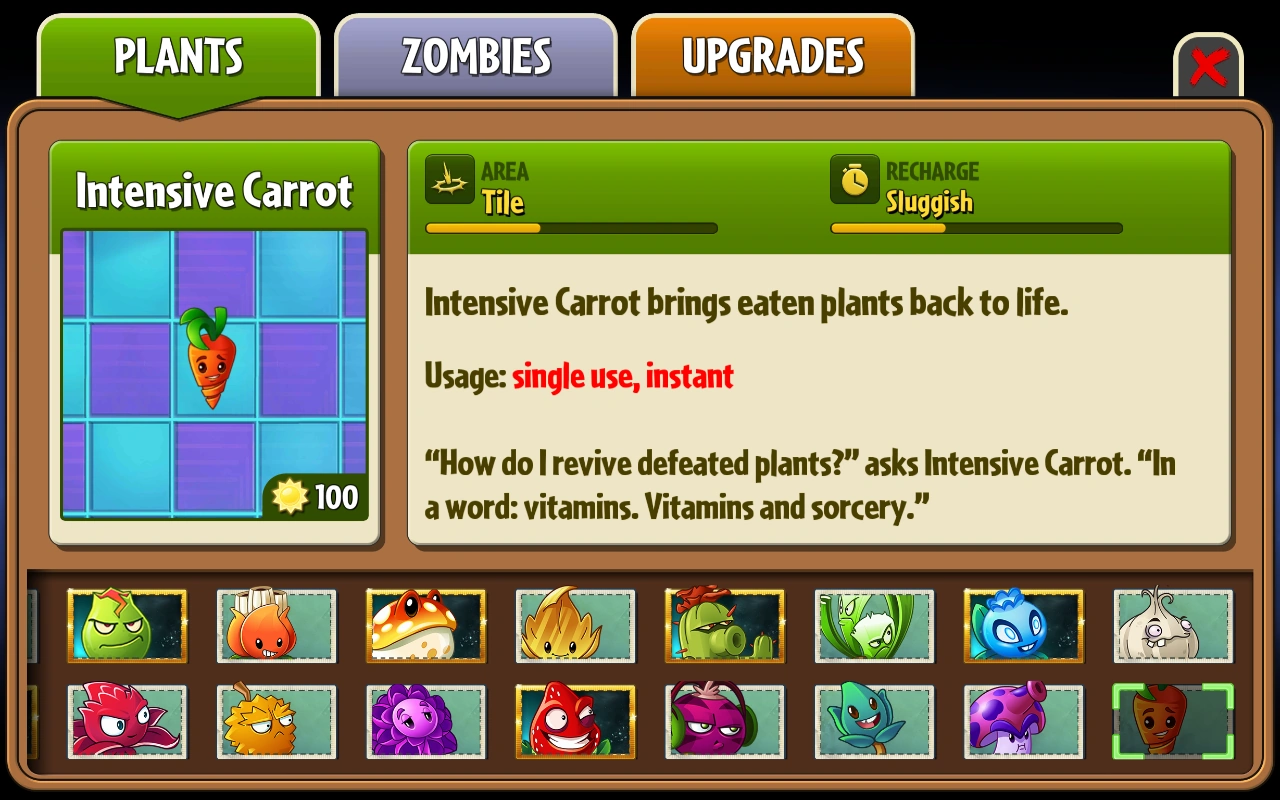Viewport: 1280px width, 800px height.
Task: Open the Spore-shroom almanac entry
Action: click(1023, 721)
